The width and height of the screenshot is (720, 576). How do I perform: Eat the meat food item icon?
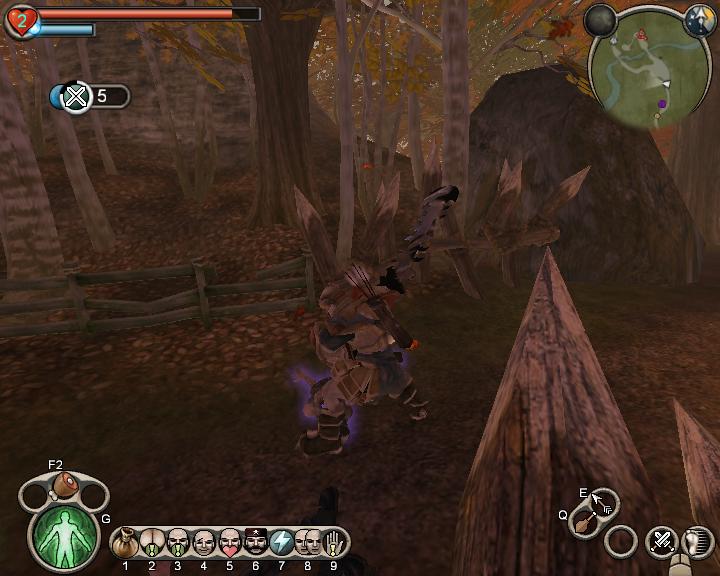point(66,487)
